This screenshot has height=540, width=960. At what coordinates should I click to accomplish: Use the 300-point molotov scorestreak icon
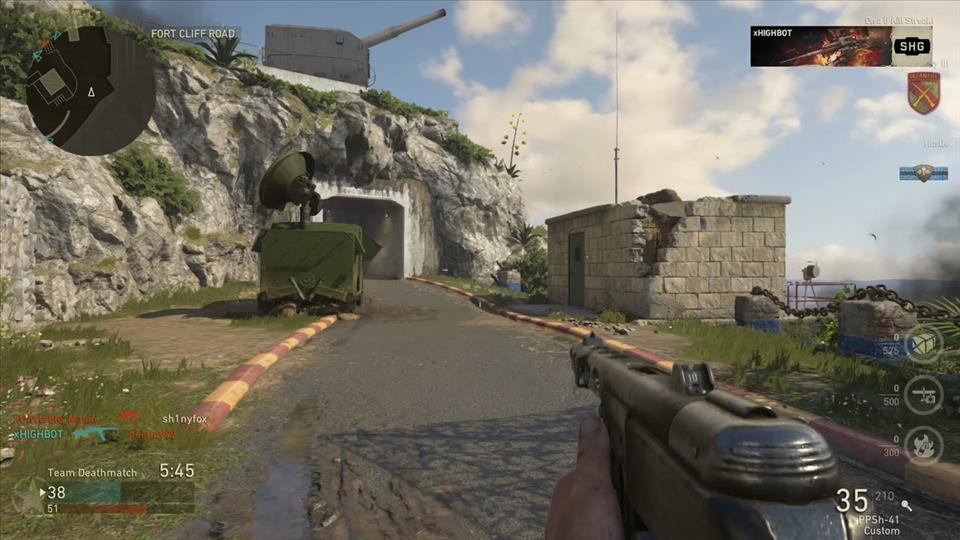coord(923,445)
